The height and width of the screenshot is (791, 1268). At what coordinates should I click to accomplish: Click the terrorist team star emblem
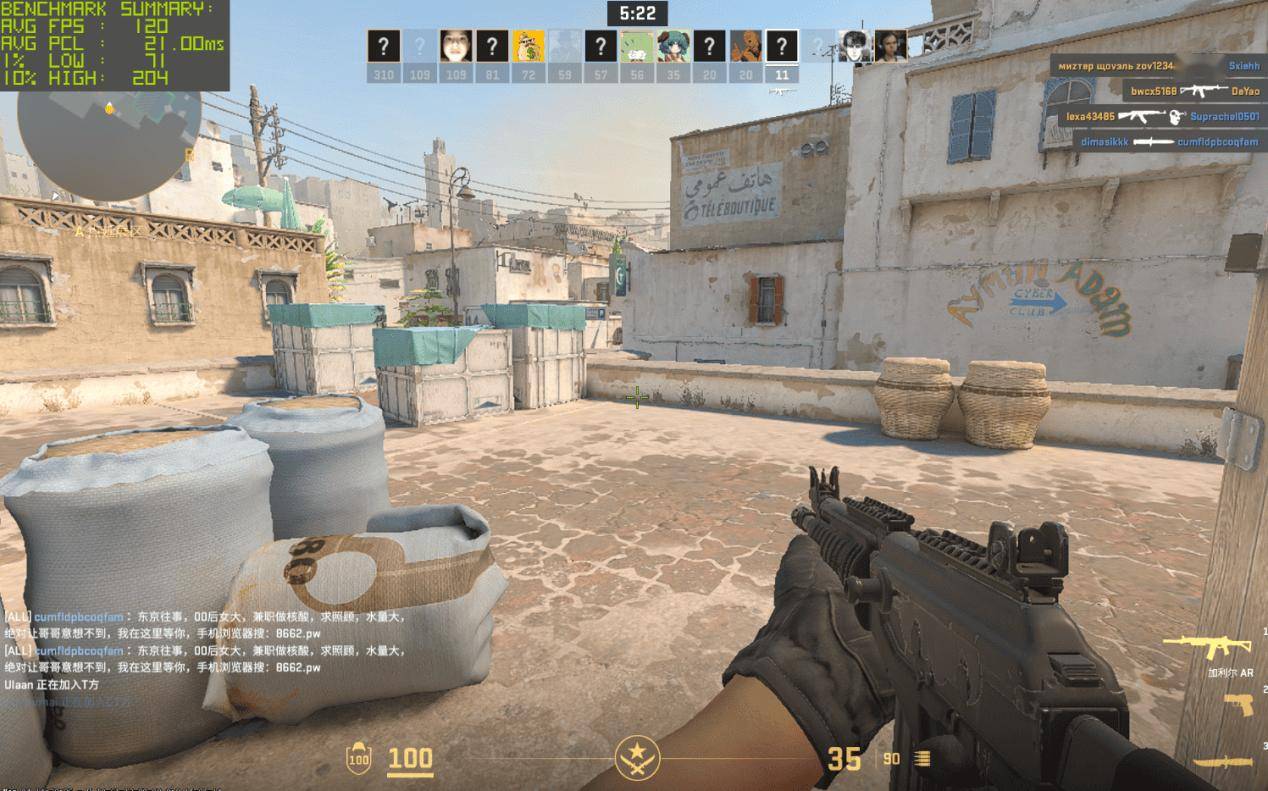634,758
